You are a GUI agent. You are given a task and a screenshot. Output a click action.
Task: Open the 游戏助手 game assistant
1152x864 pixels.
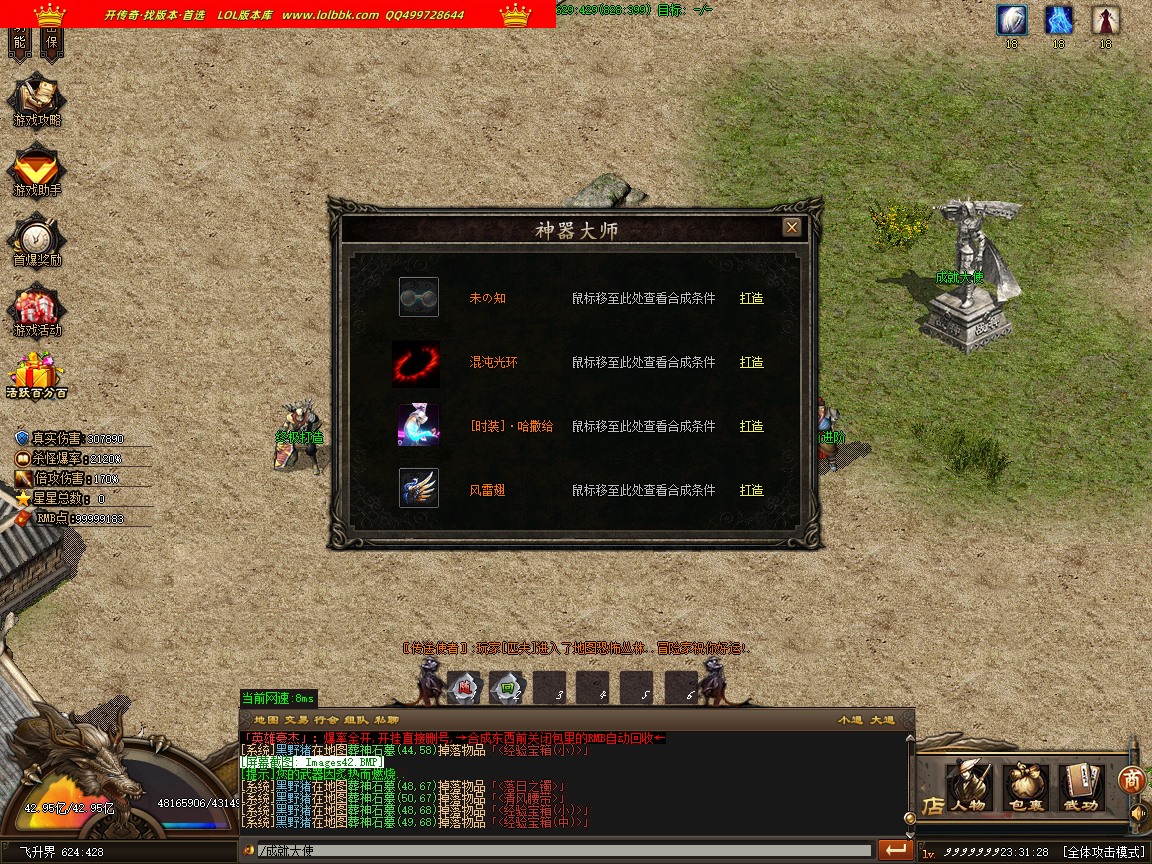pos(37,172)
